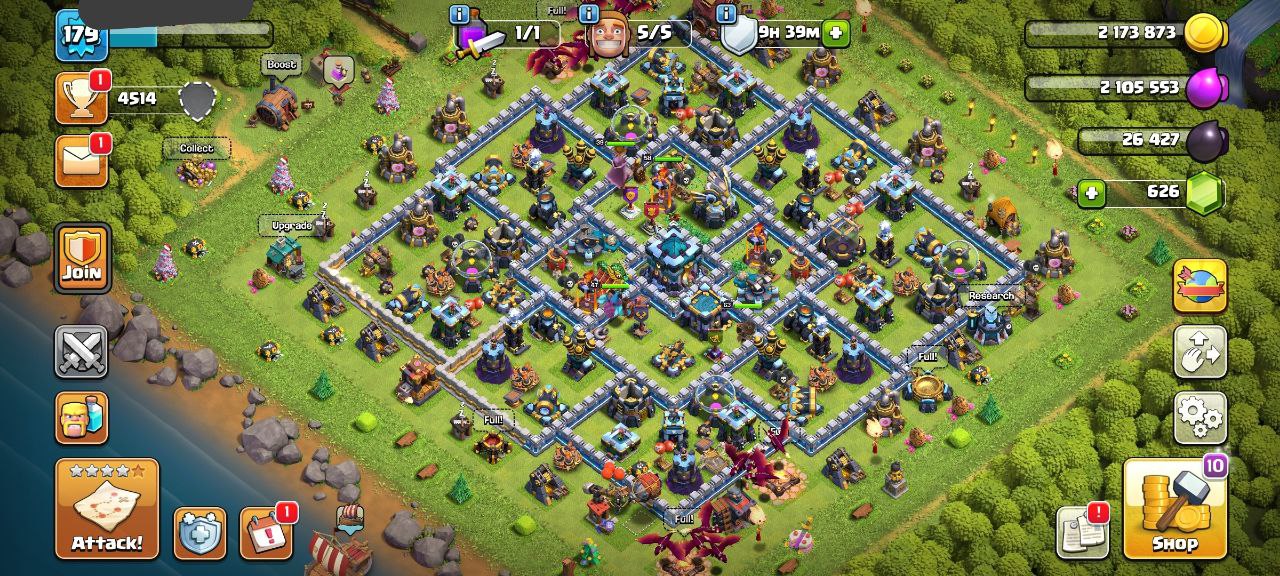
Task: Open the events calendar icon
Action: point(266,533)
